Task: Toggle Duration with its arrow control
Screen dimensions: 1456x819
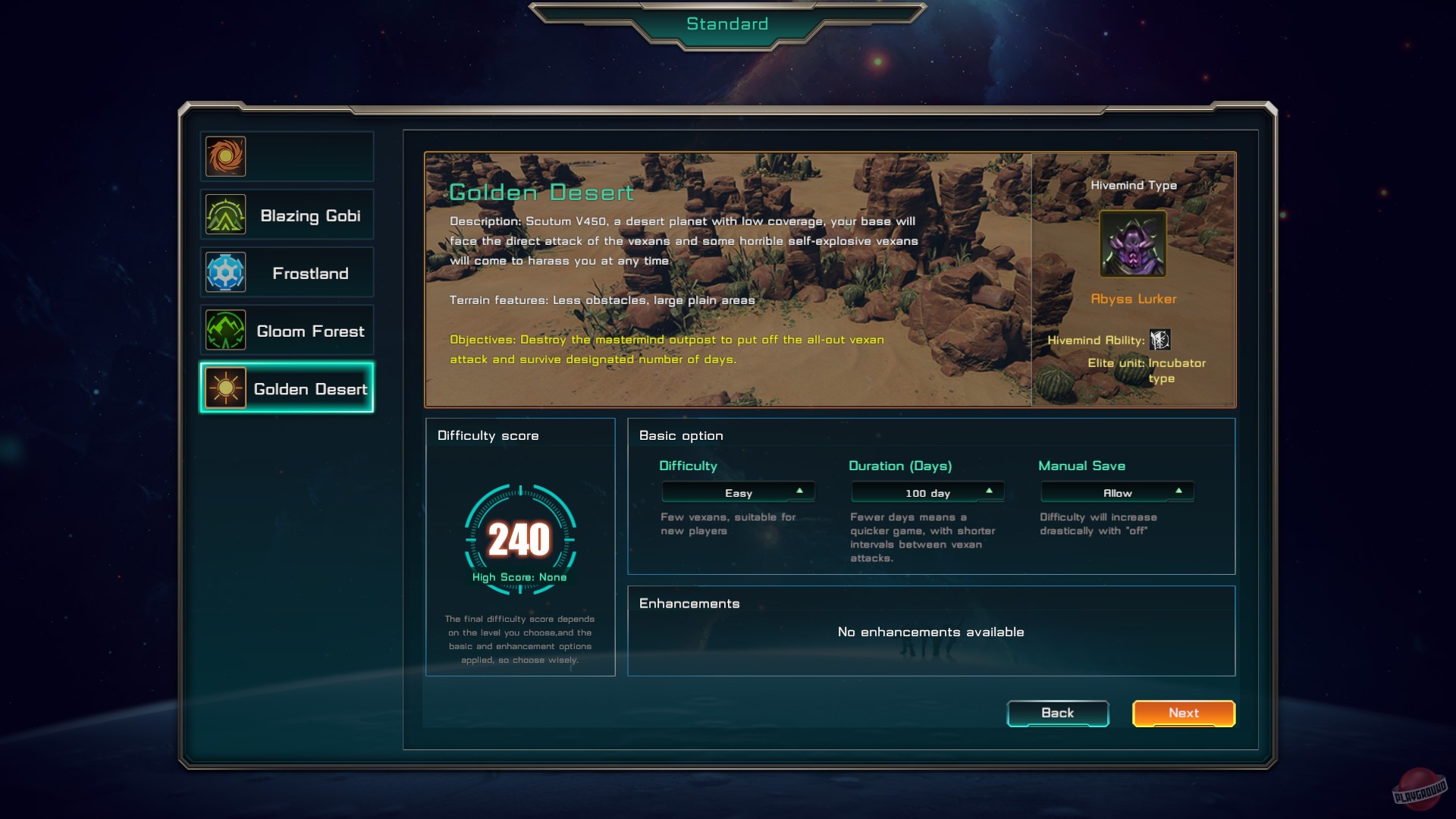Action: [x=990, y=491]
